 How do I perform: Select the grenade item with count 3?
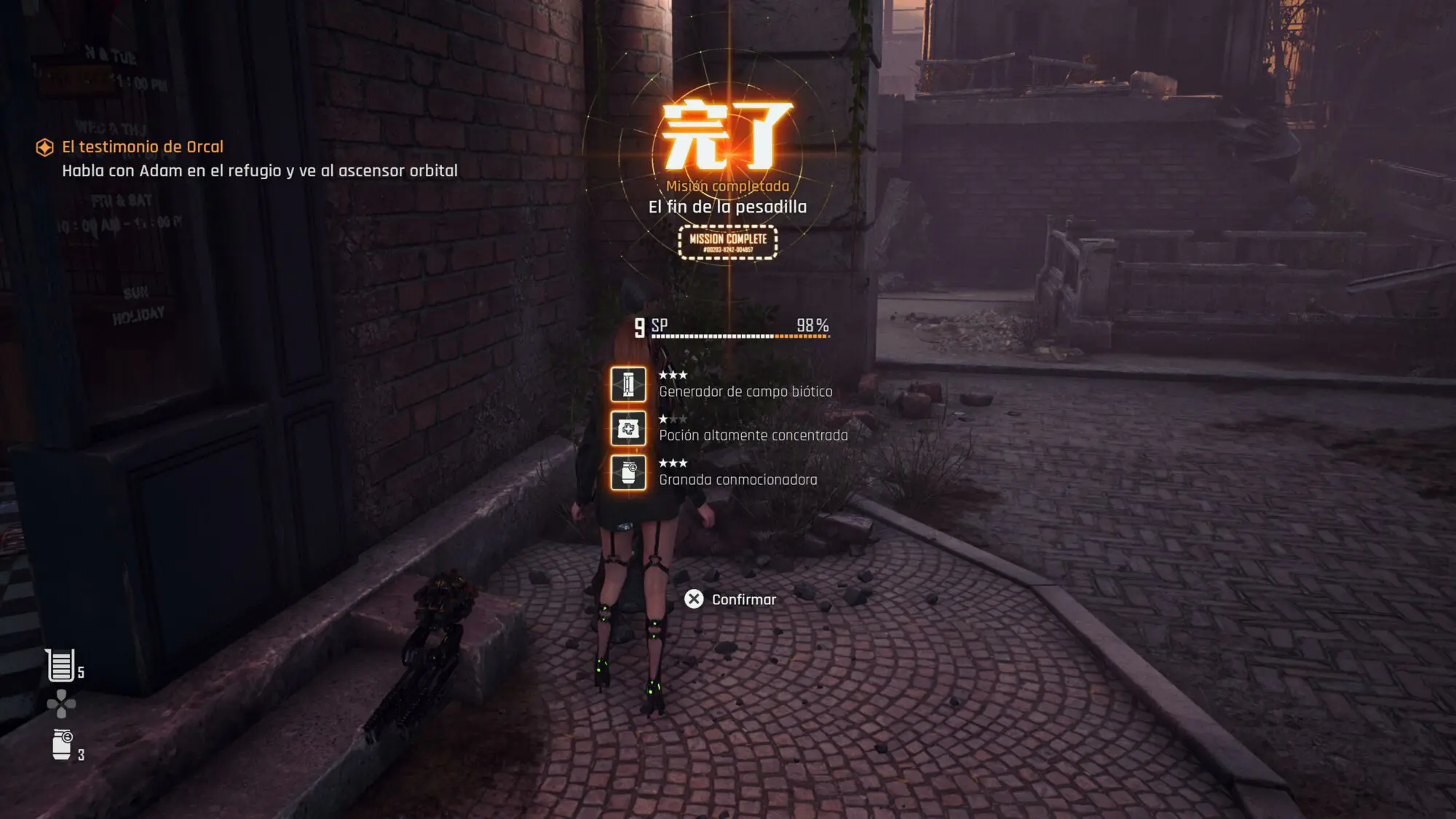coord(63,745)
